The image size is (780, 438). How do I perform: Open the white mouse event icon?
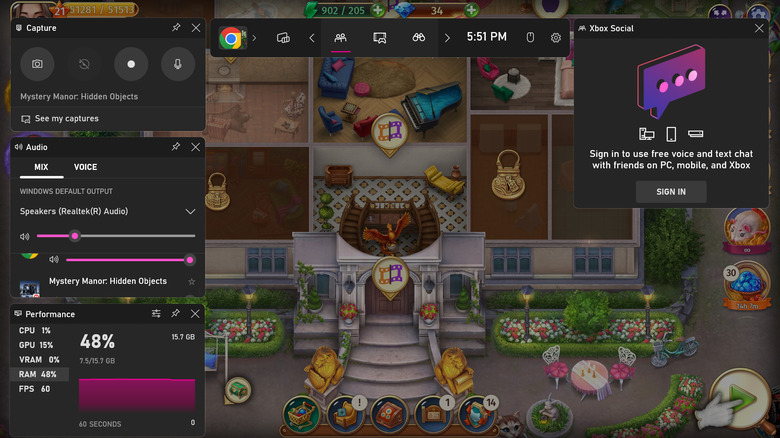pyautogui.click(x=744, y=230)
